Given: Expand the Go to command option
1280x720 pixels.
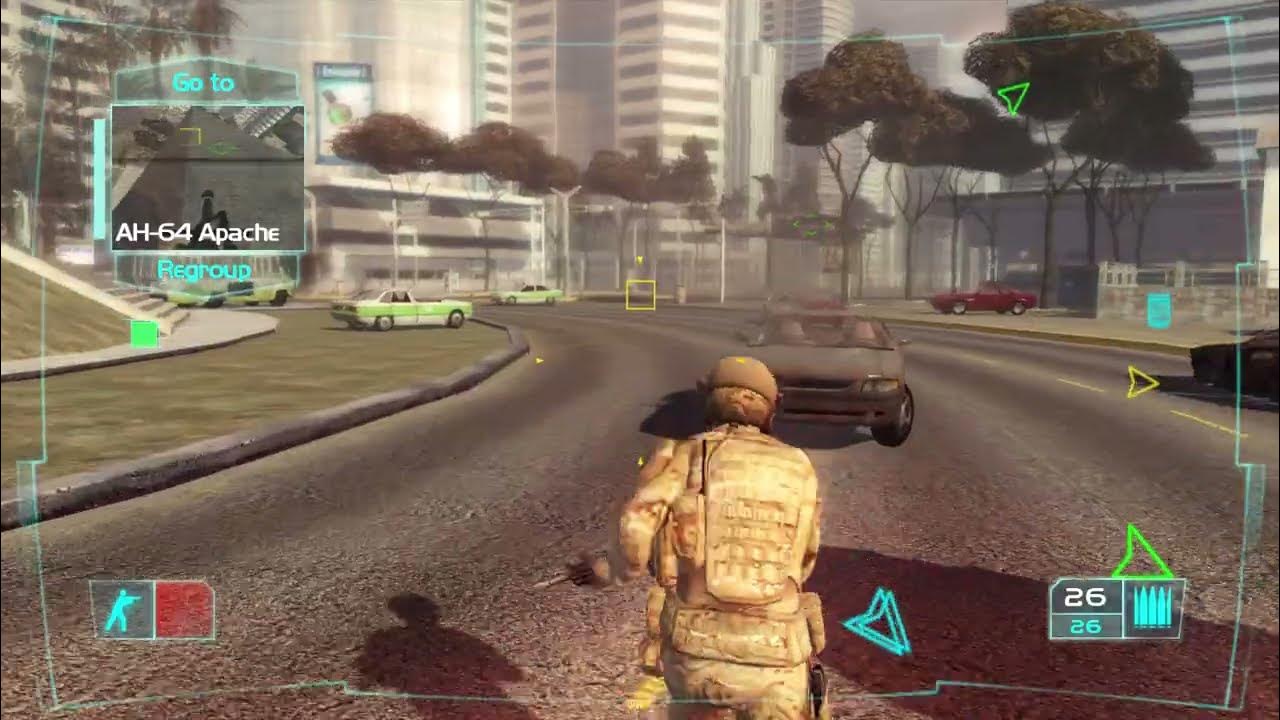Looking at the screenshot, I should point(202,82).
